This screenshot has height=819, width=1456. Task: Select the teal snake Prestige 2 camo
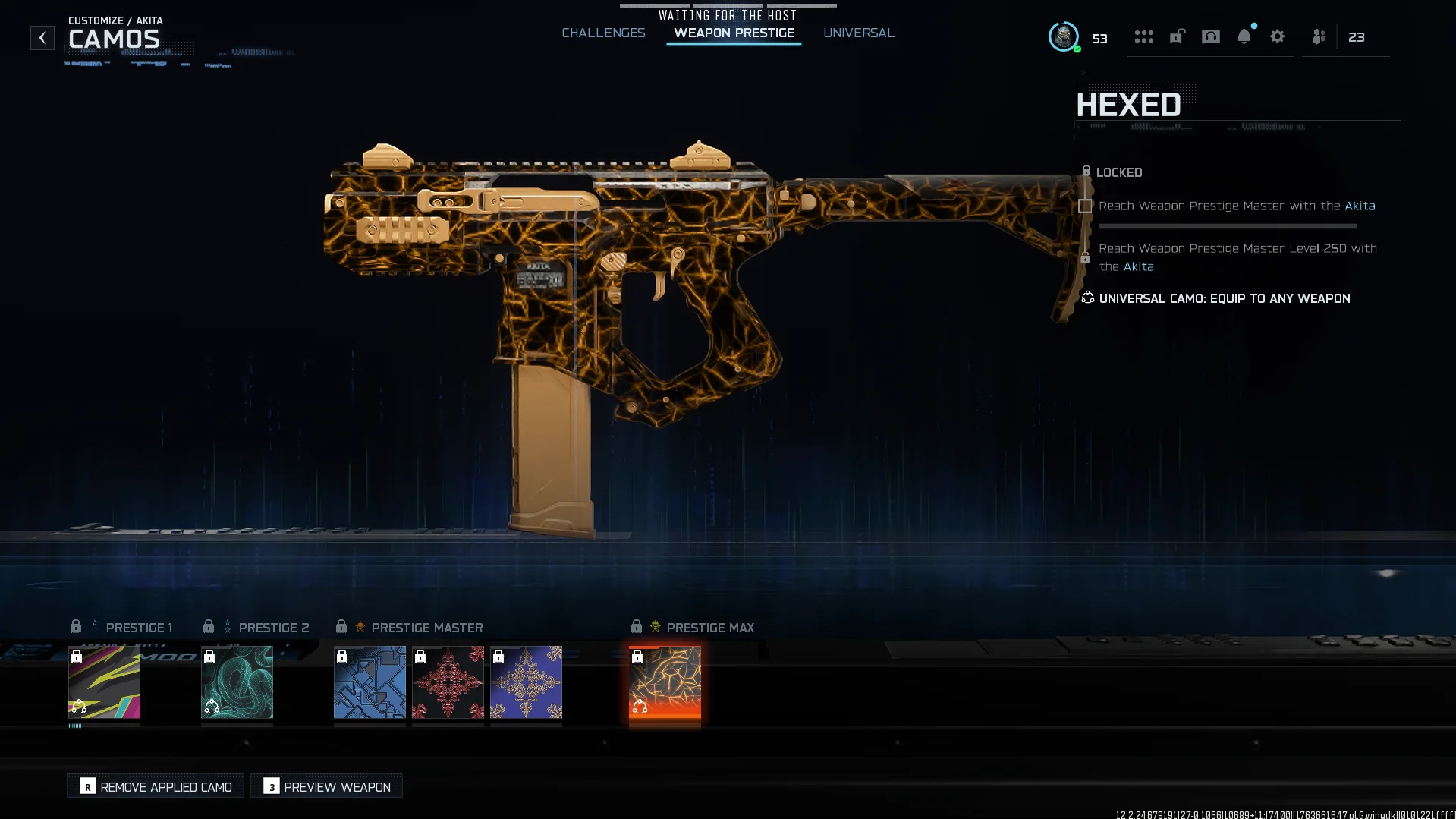tap(237, 682)
